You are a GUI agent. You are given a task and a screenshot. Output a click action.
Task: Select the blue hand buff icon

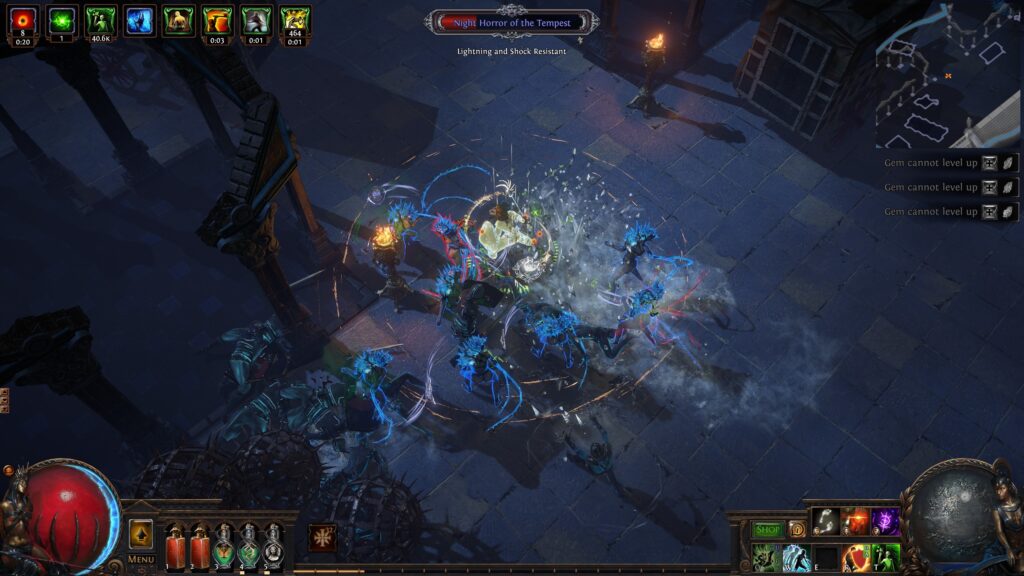coord(140,20)
